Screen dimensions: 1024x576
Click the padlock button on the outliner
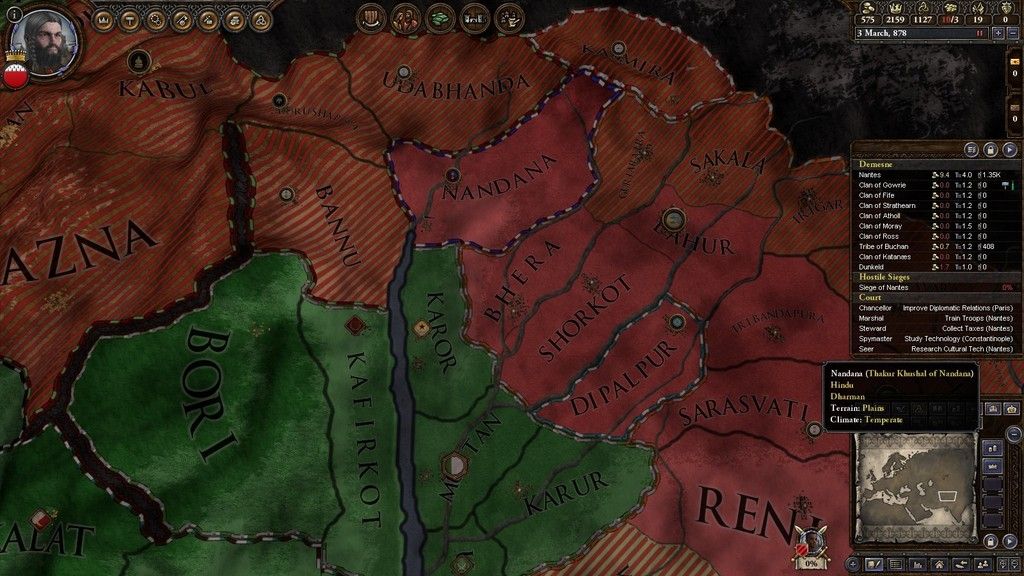click(990, 150)
